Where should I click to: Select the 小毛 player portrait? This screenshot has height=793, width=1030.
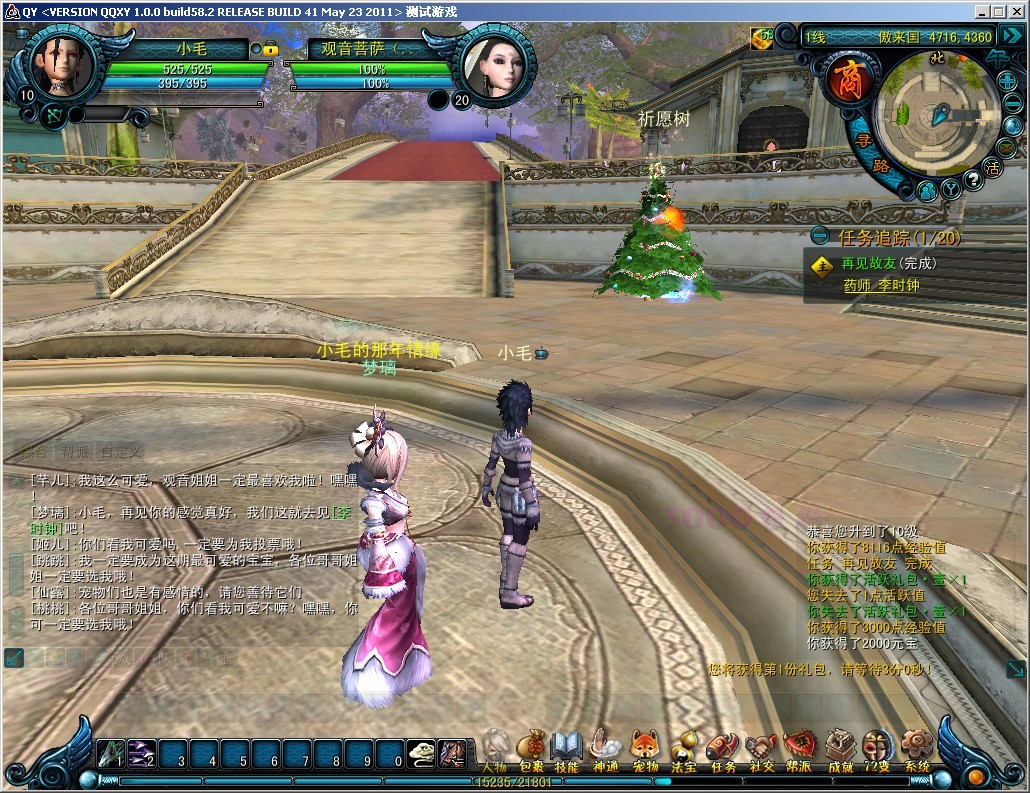coord(57,67)
